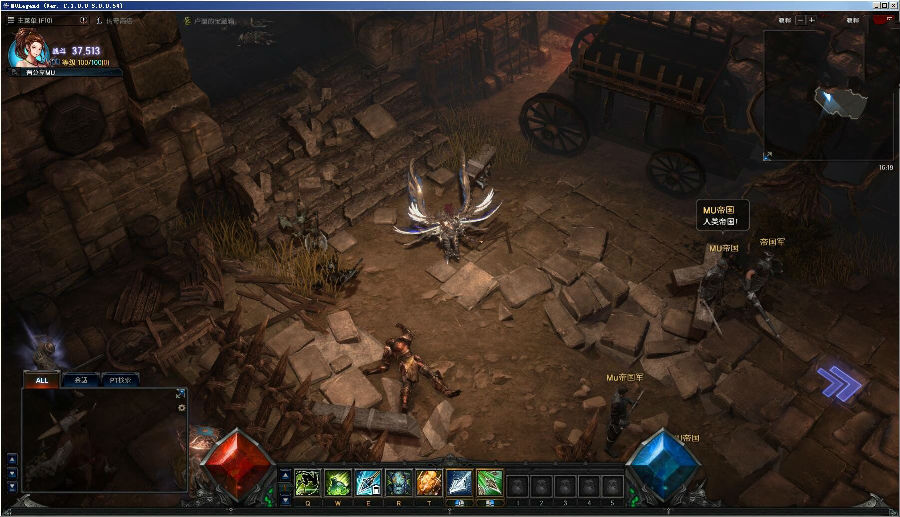Screen dimensions: 900x517
Task: Select the last green skill slot
Action: coord(489,484)
